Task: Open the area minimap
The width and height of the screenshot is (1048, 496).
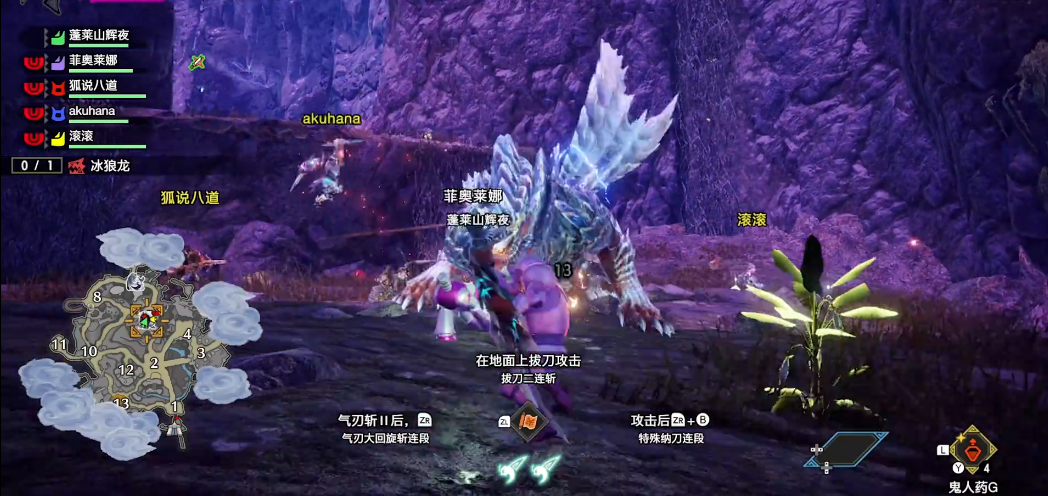Action: 133,345
